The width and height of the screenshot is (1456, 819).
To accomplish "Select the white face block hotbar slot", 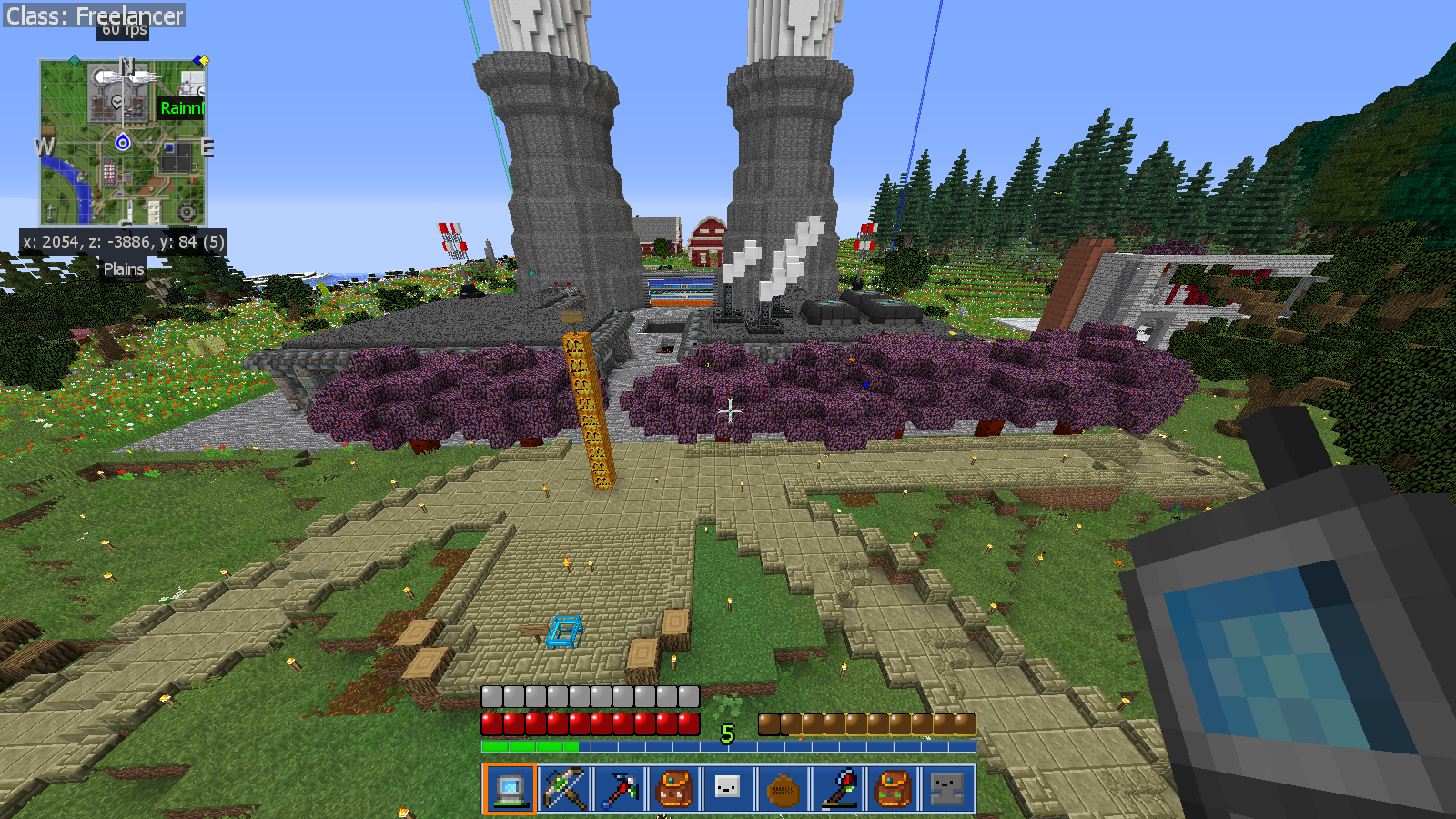I will (x=728, y=788).
